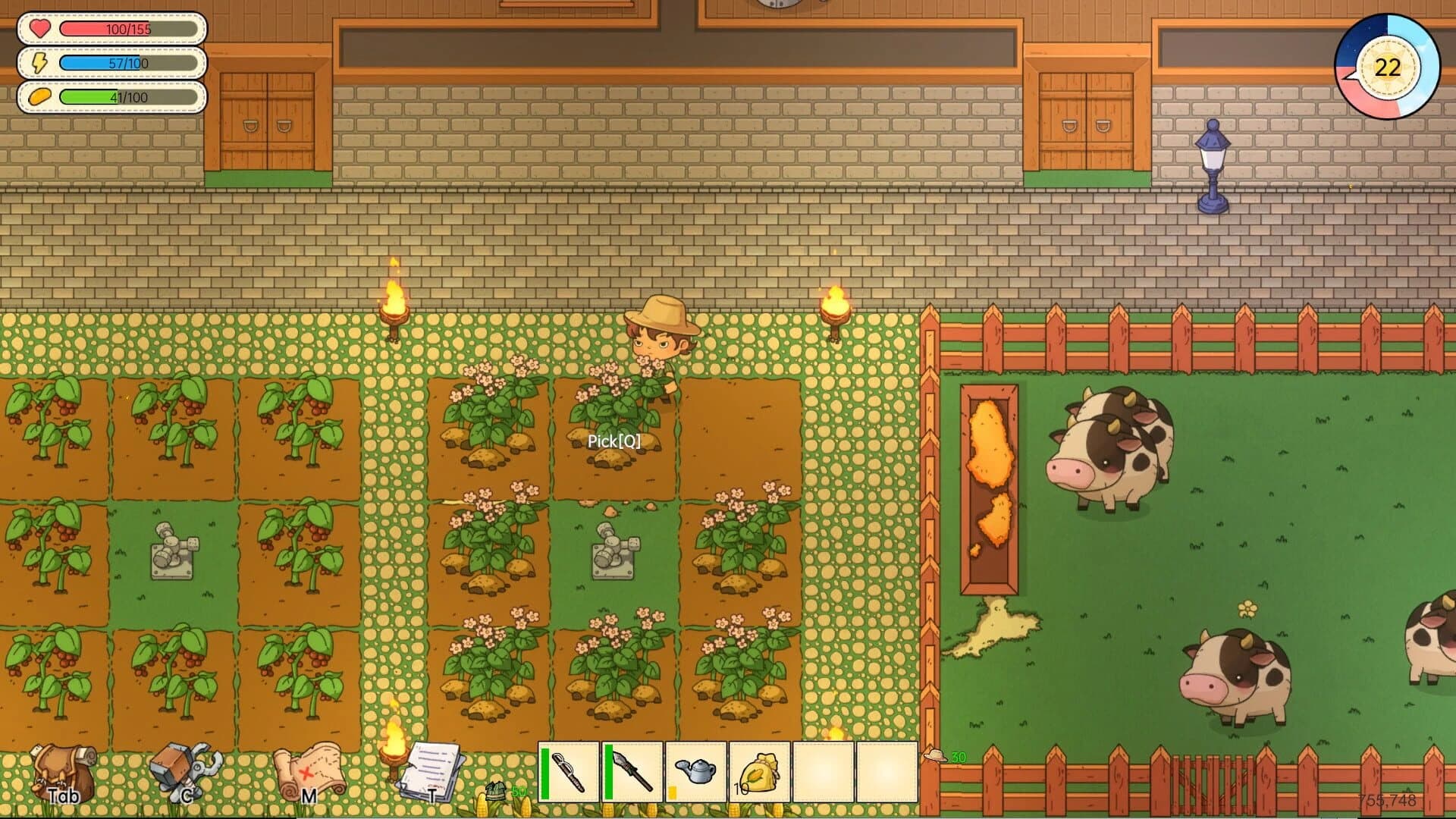Open the backpack inventory (Tab)
The height and width of the screenshot is (819, 1456).
click(x=61, y=773)
